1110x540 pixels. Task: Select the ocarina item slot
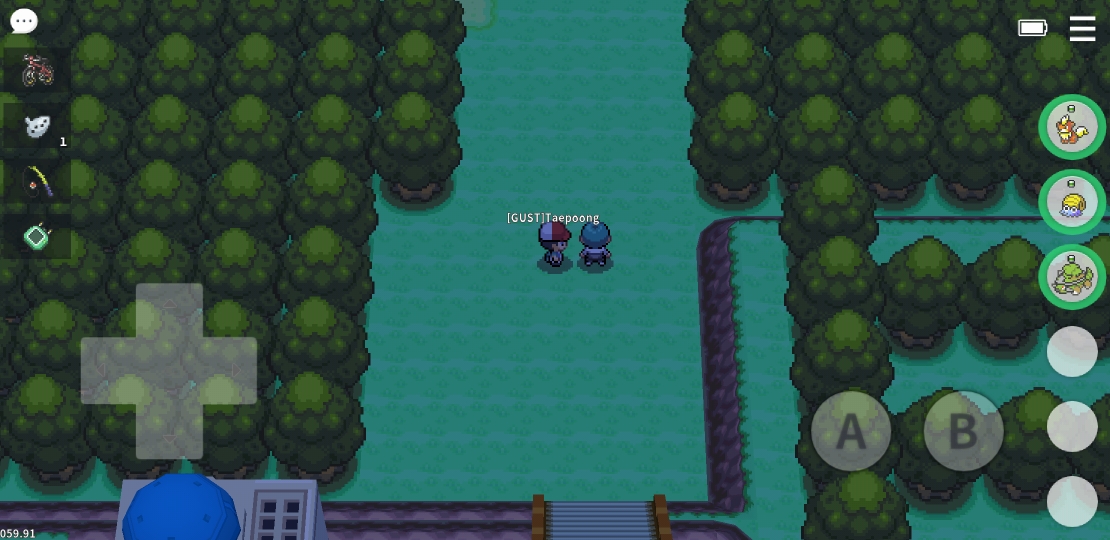point(37,126)
